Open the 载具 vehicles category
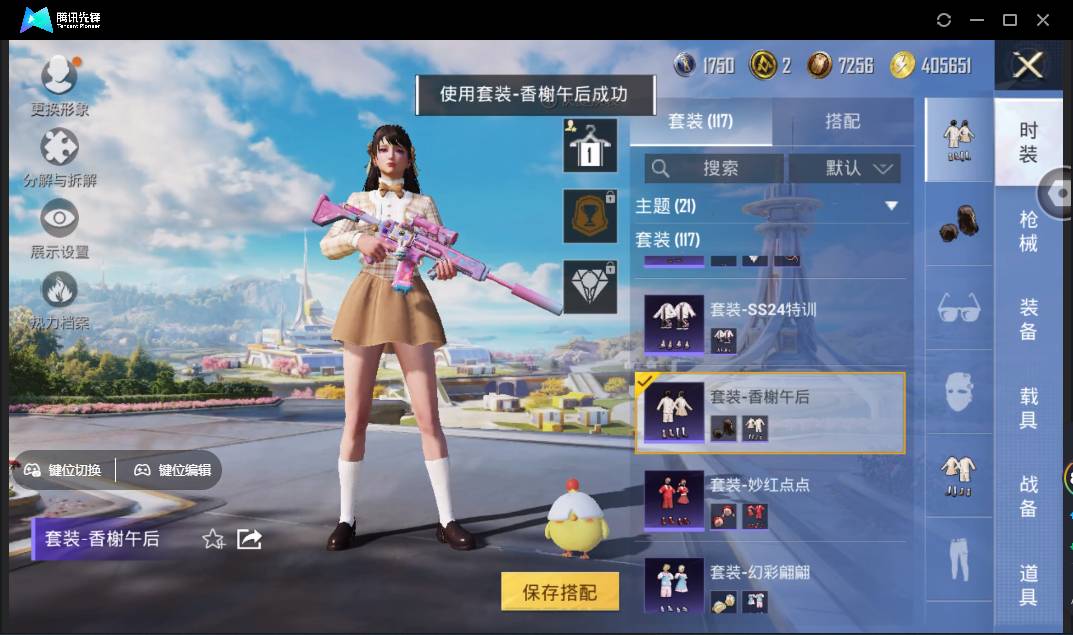Image resolution: width=1073 pixels, height=635 pixels. [1028, 408]
